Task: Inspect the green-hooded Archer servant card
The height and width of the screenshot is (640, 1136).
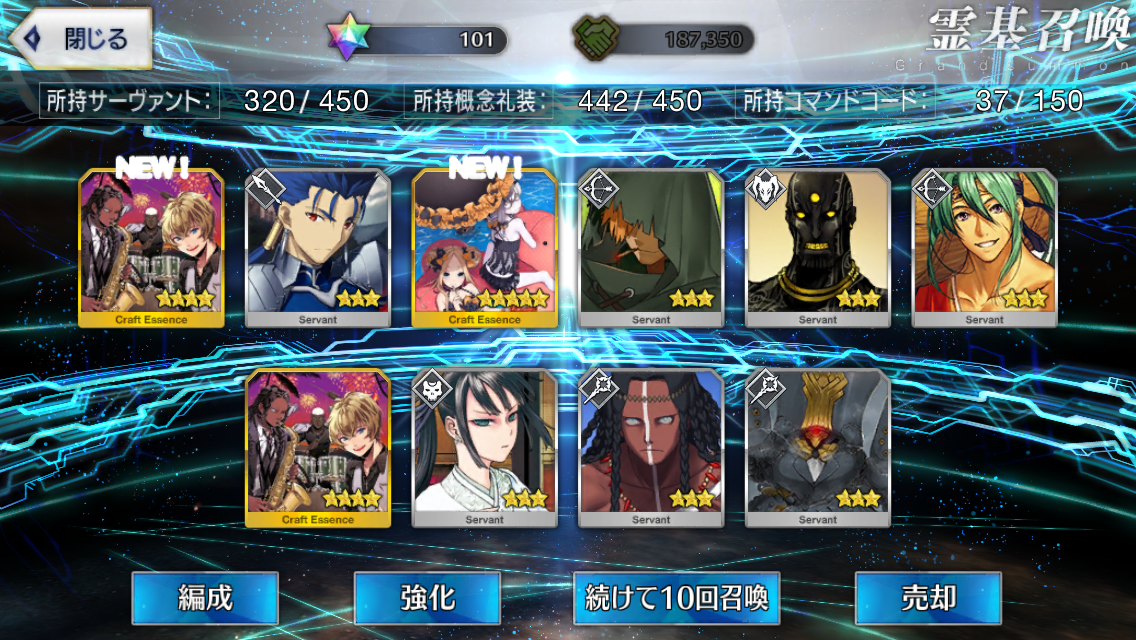Action: click(x=651, y=248)
